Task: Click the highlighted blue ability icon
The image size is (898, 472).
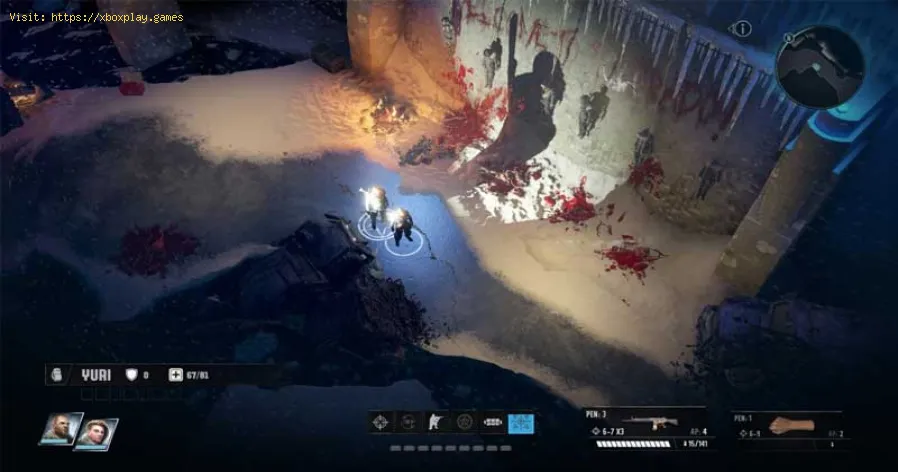Action: click(520, 422)
